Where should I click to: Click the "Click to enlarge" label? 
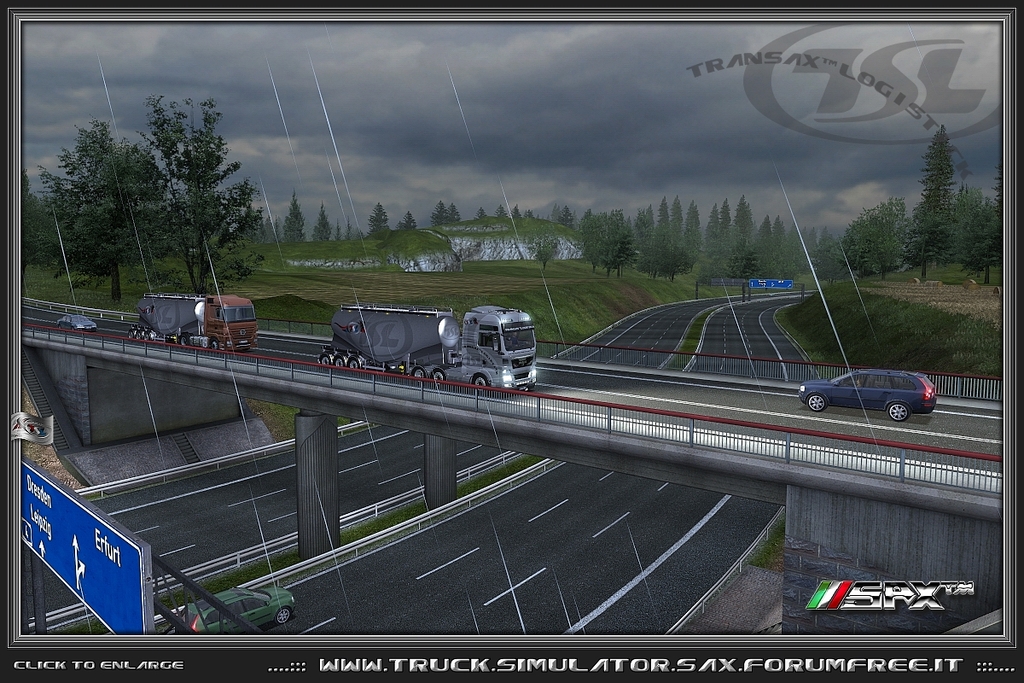(x=98, y=665)
